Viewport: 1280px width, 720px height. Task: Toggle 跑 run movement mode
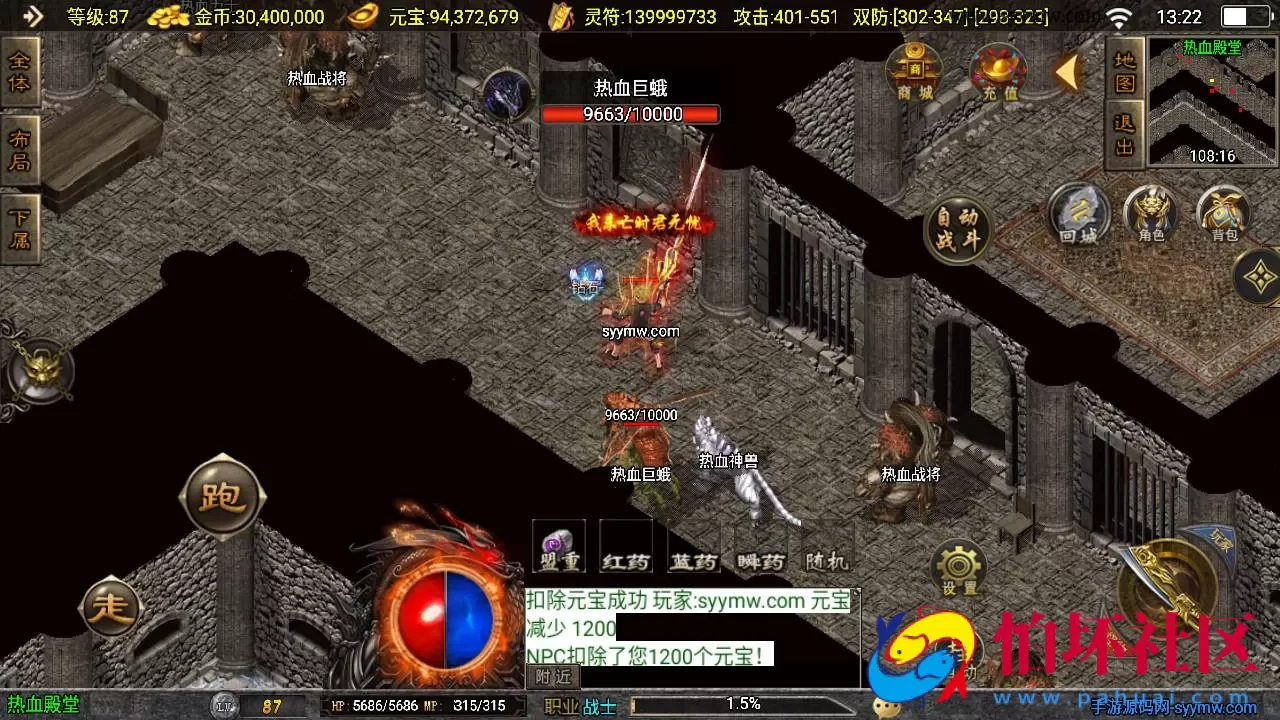[x=222, y=497]
